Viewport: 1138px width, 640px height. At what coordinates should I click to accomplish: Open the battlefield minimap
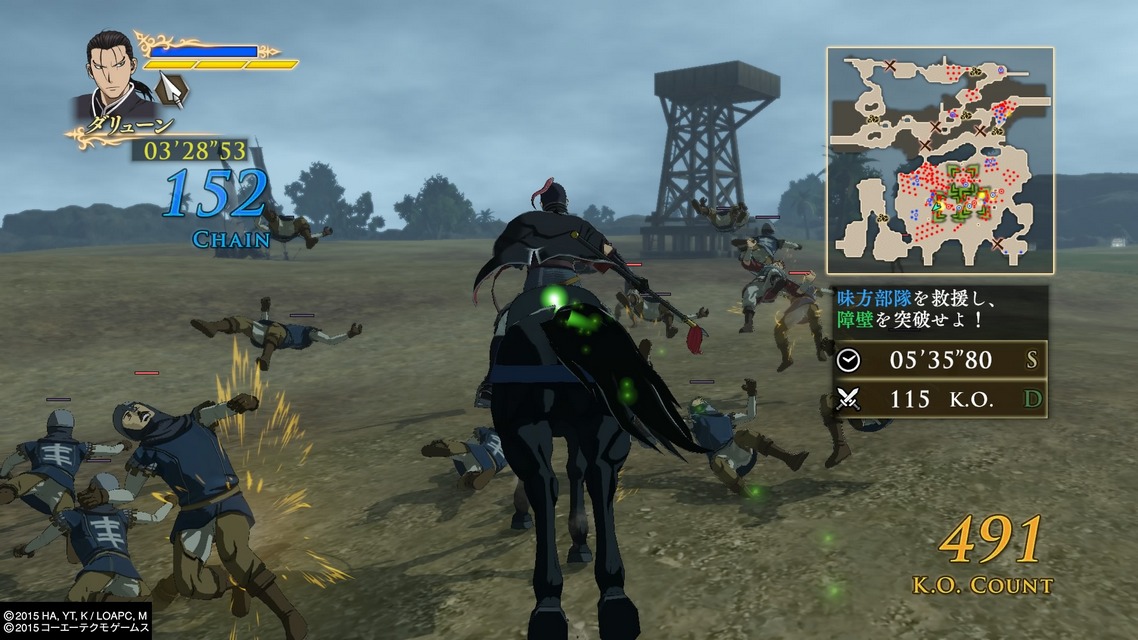point(939,160)
